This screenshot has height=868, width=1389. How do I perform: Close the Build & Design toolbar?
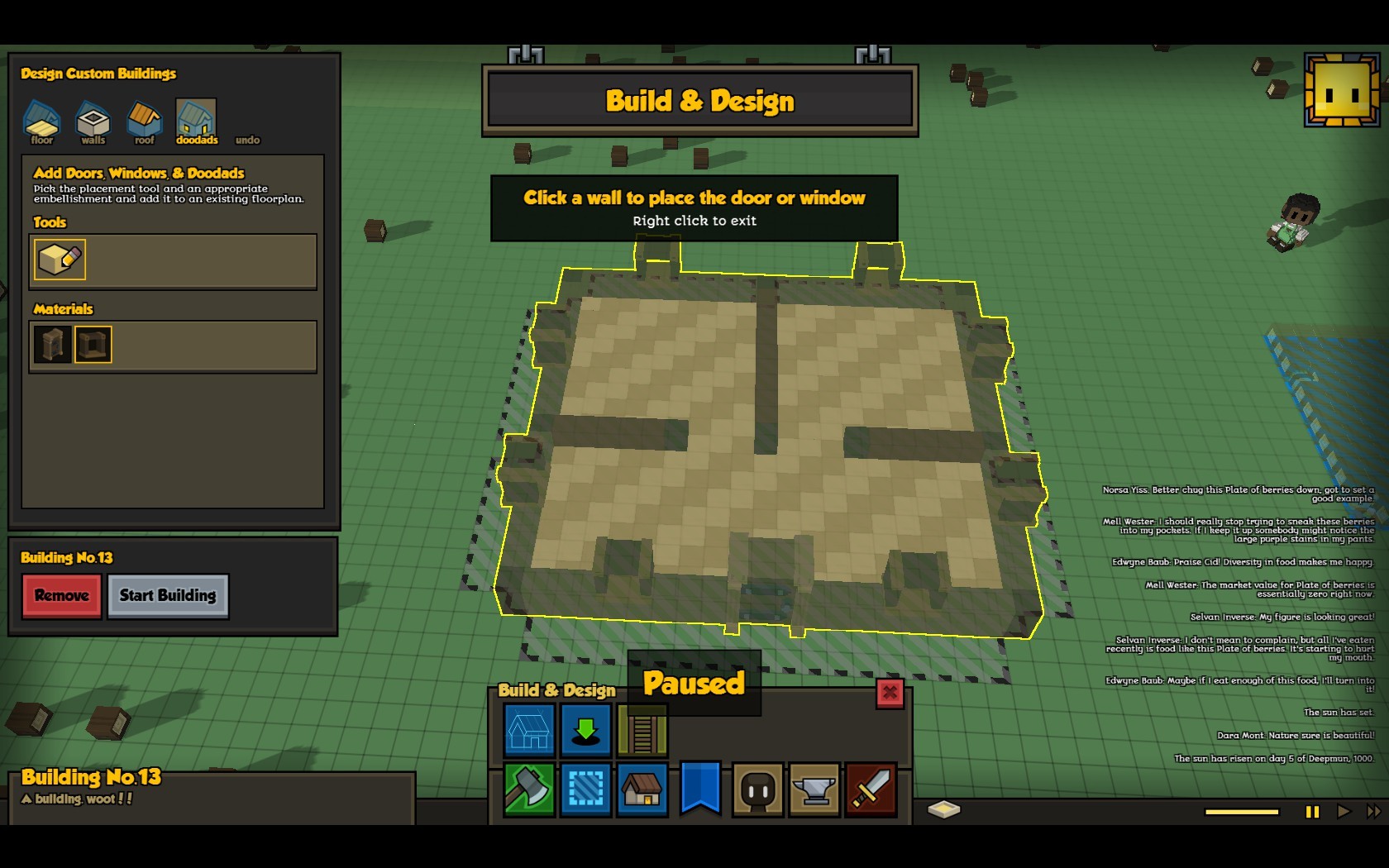pos(890,693)
